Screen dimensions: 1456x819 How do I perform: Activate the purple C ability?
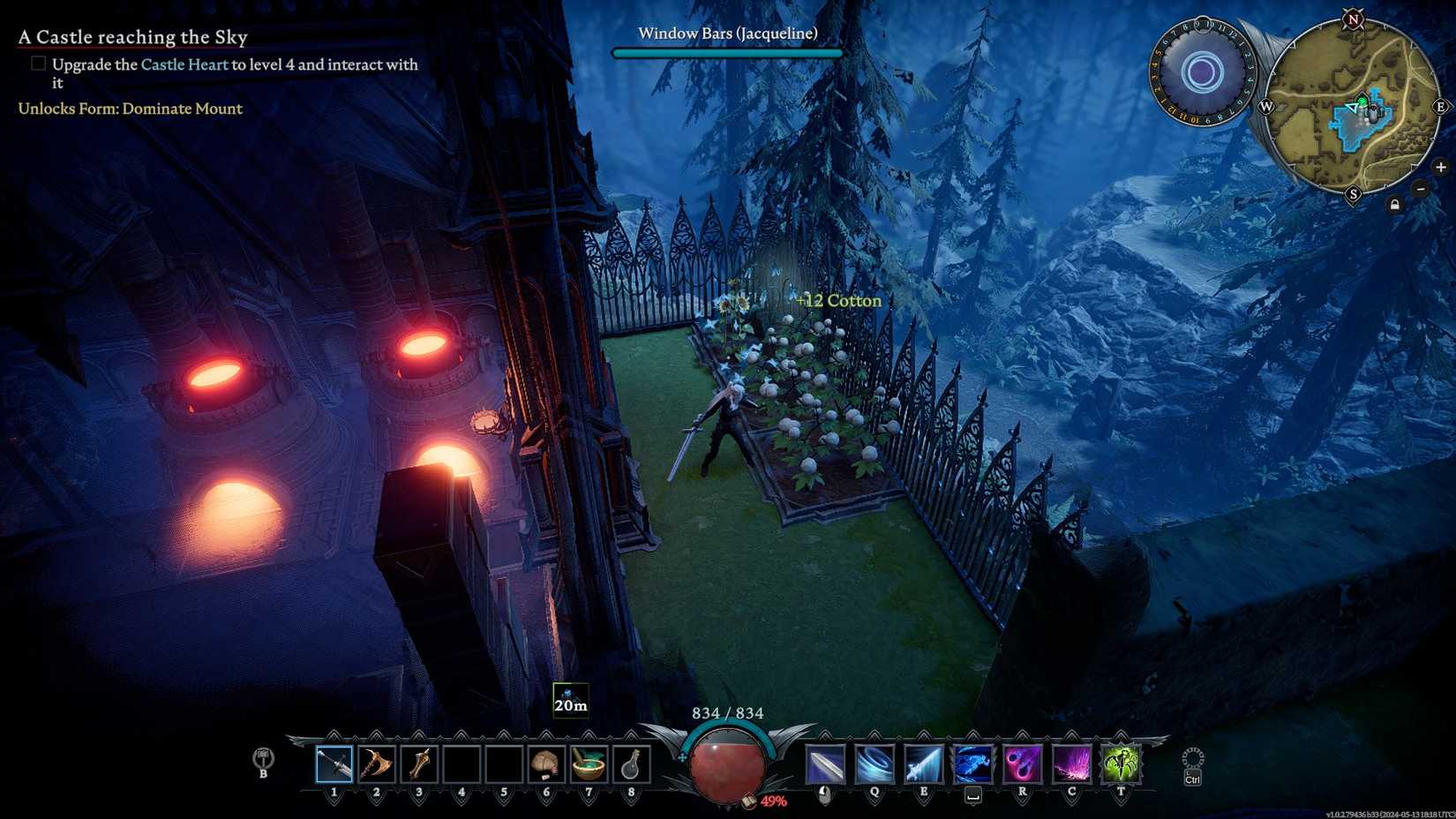pyautogui.click(x=1072, y=763)
